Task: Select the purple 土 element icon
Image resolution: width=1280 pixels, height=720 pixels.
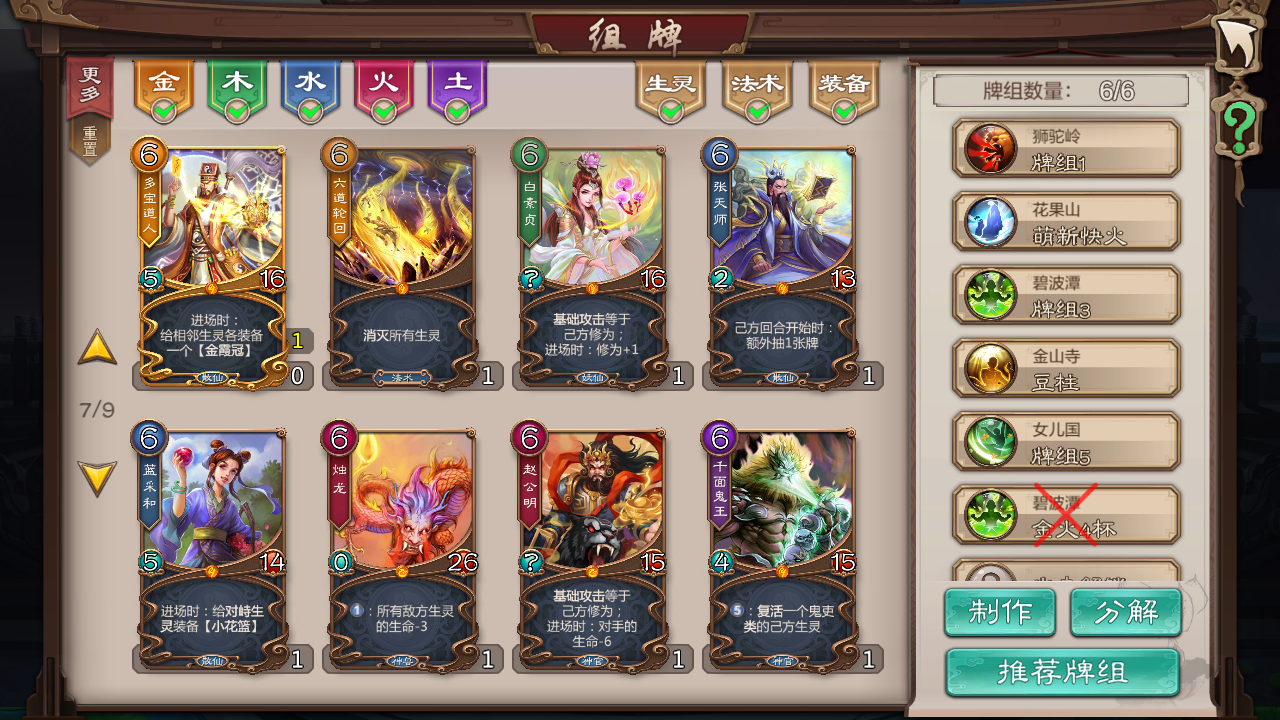Action: 458,82
